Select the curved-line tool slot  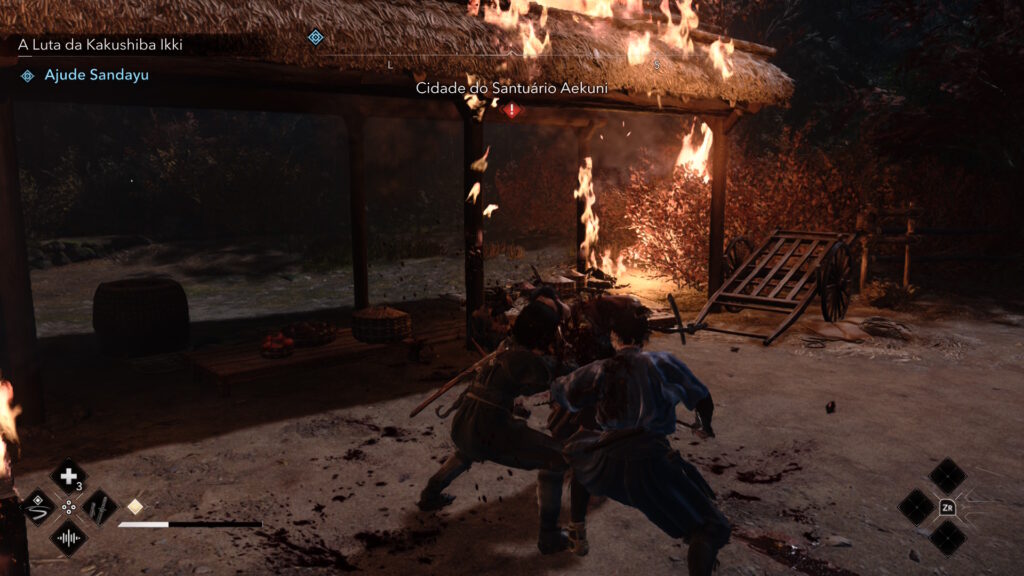[x=38, y=507]
